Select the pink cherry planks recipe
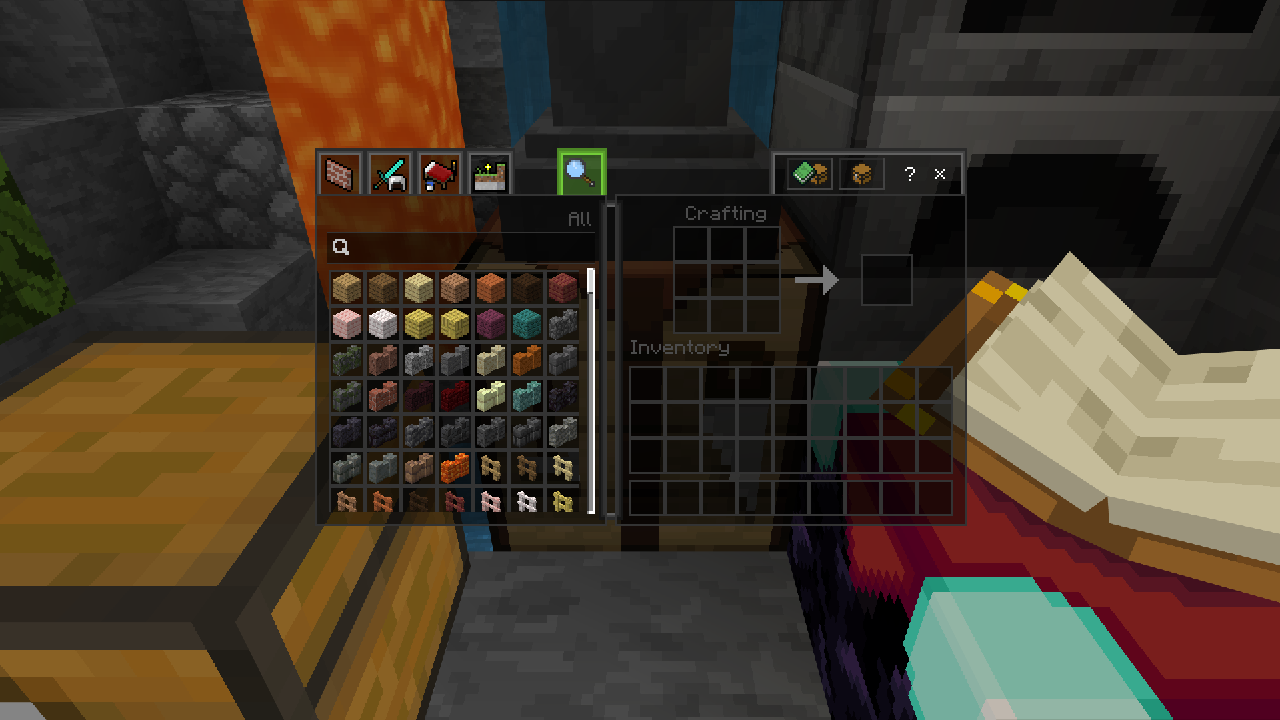 [x=346, y=324]
